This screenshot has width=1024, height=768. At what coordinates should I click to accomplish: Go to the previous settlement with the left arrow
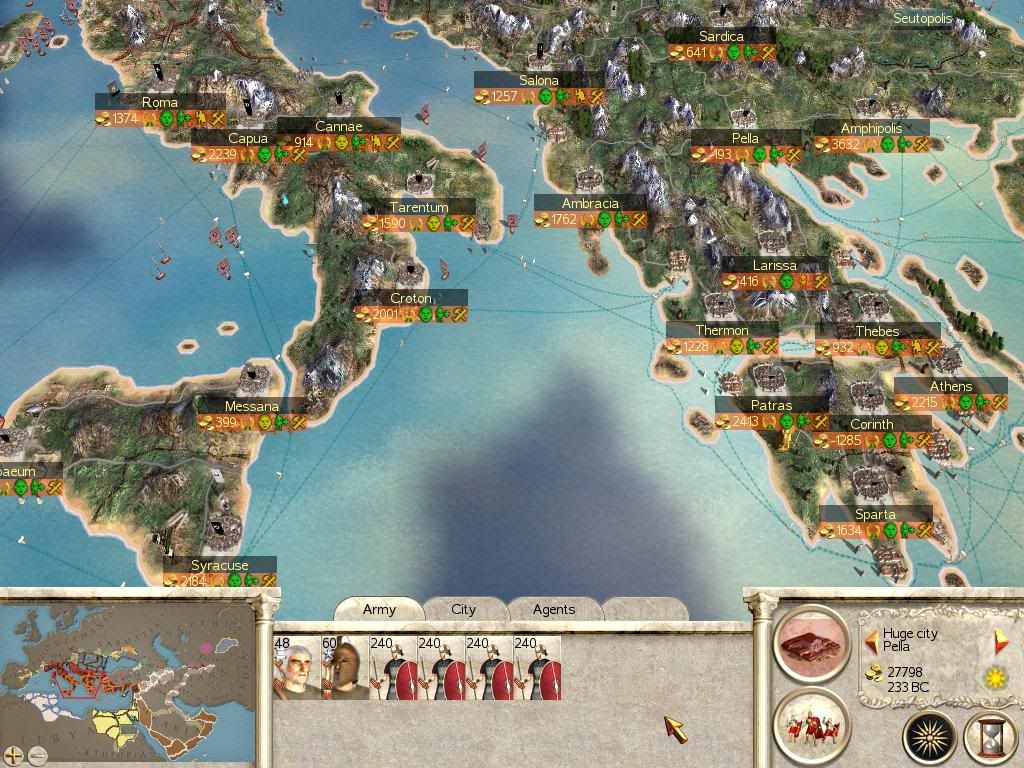pos(871,641)
